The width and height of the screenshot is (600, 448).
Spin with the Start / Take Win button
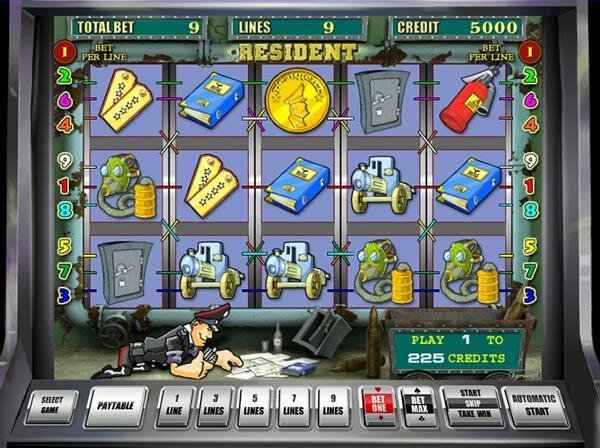click(469, 406)
